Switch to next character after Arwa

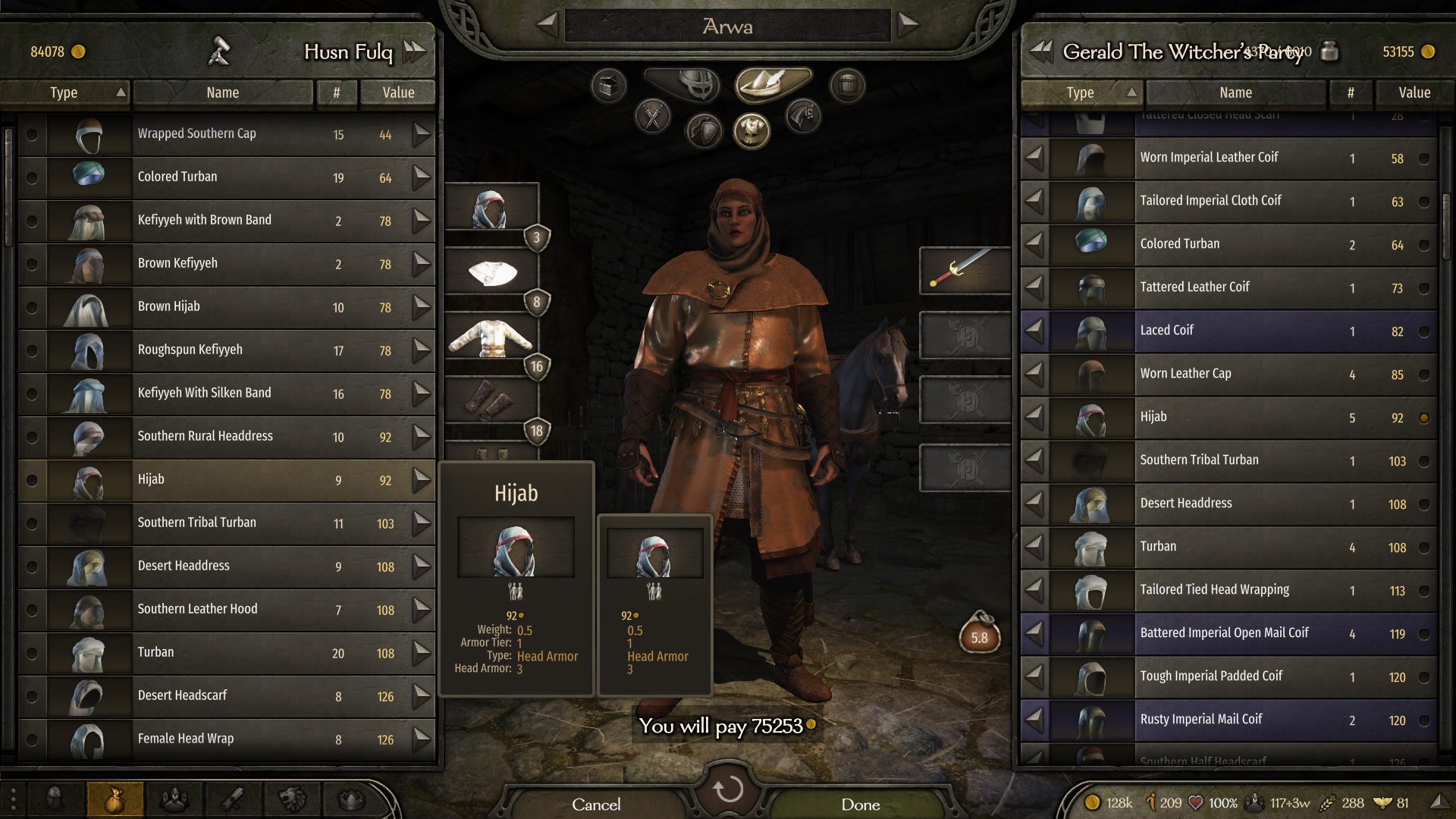click(x=908, y=25)
